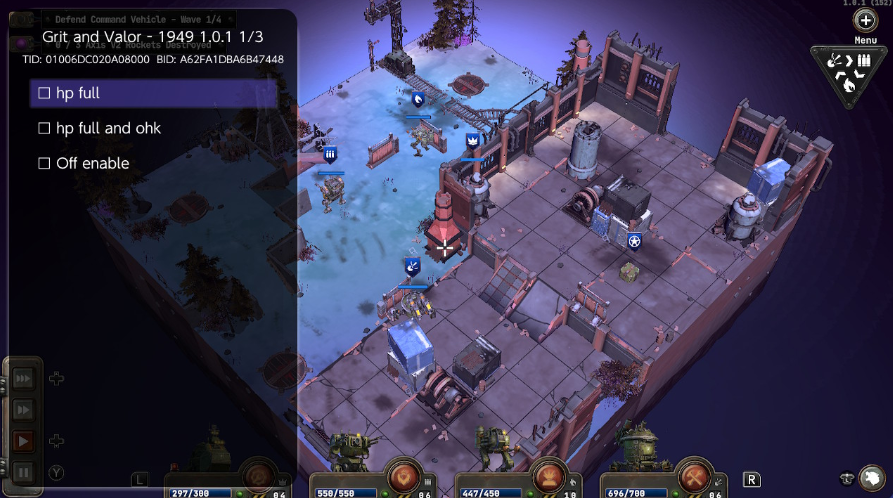This screenshot has height=498, width=893.
Task: Pause the game with the pause button
Action: (23, 471)
